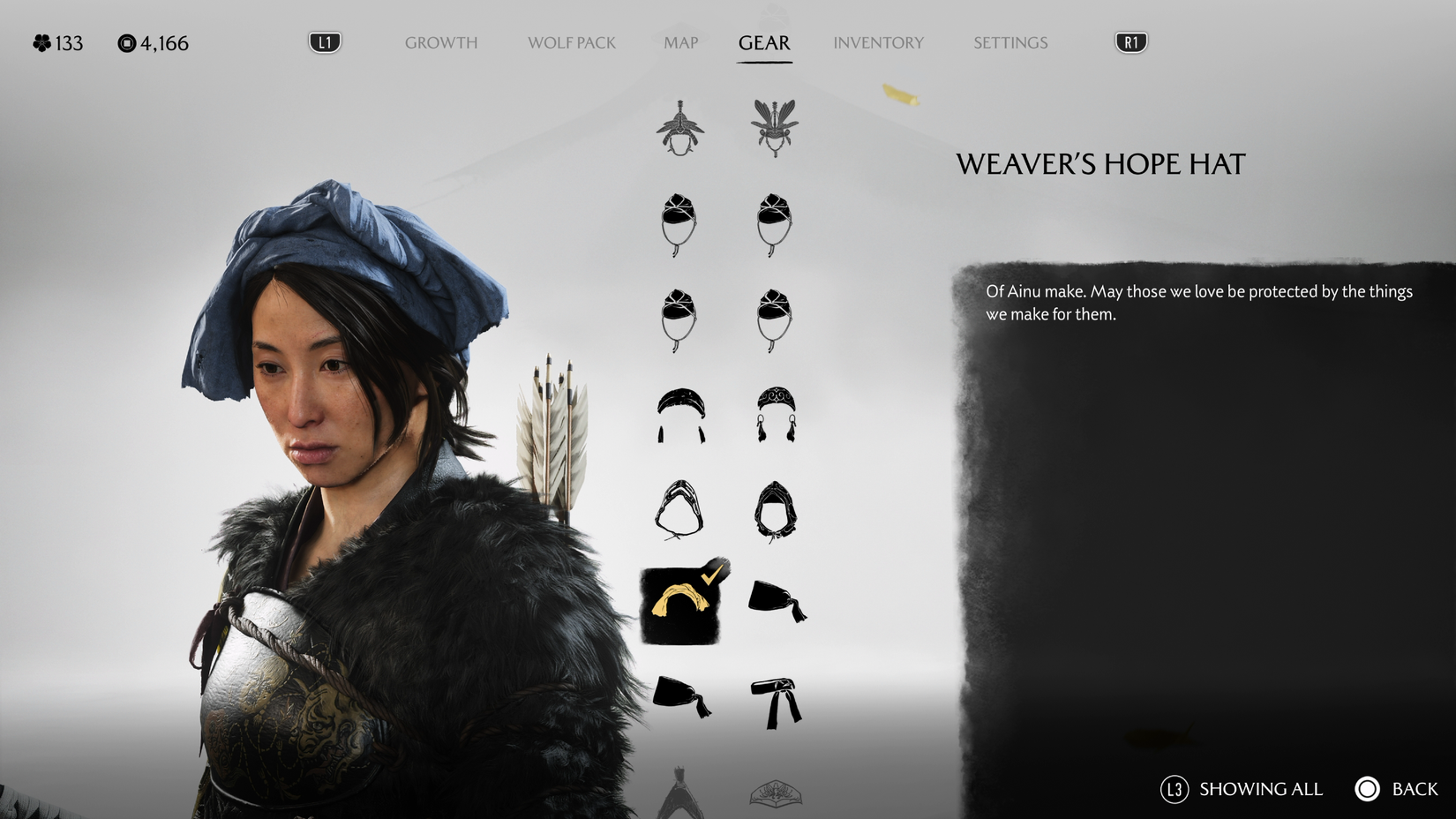Screen dimensions: 1456x819
Task: Select the tiara at the grid bottom
Action: point(777,793)
